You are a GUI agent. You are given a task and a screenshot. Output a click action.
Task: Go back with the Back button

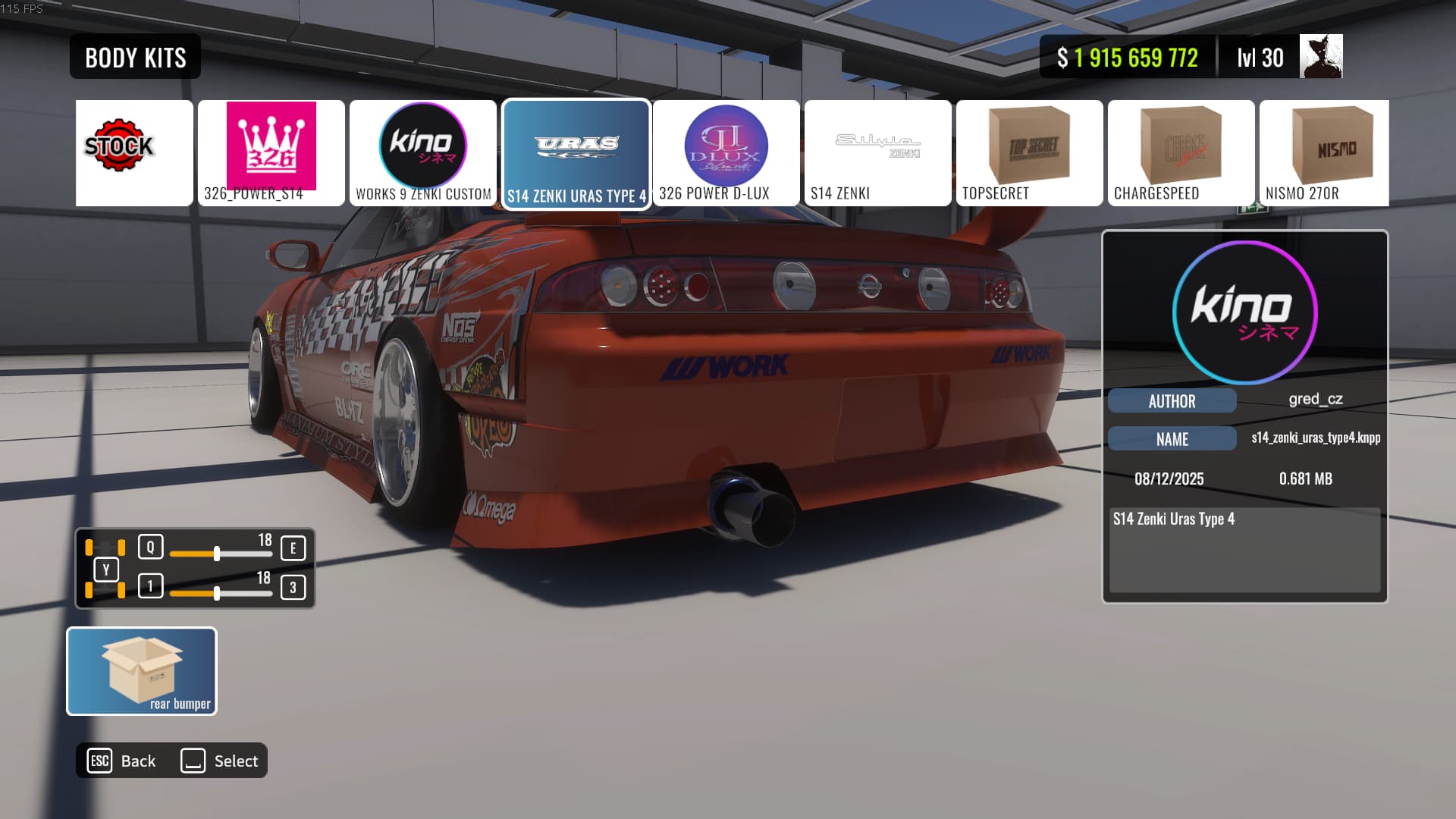tap(122, 761)
